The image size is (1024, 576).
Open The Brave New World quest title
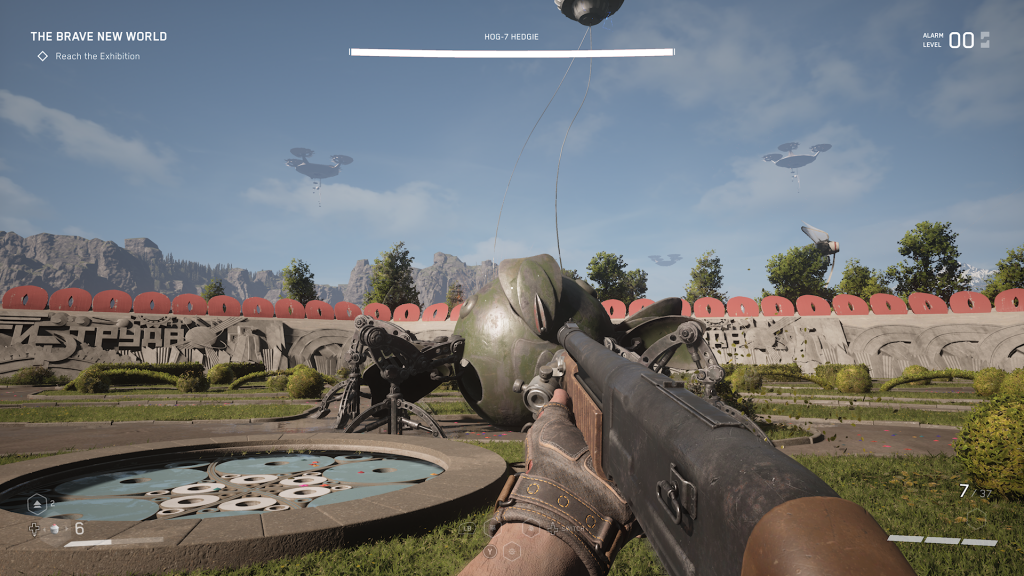coord(98,36)
